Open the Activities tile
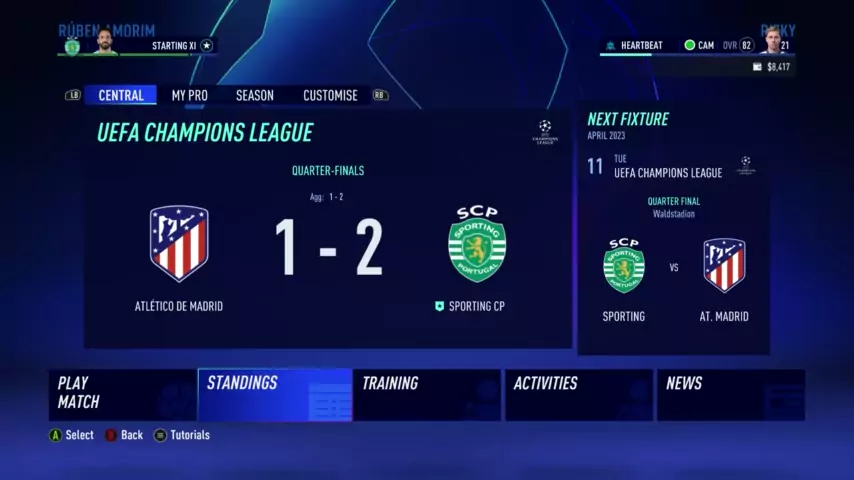Viewport: 854px width, 480px height. pyautogui.click(x=578, y=394)
